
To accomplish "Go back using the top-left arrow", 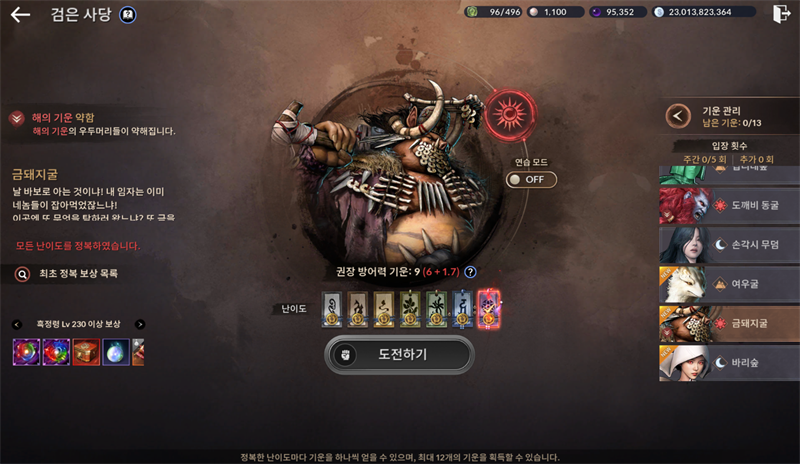I will click(x=20, y=15).
